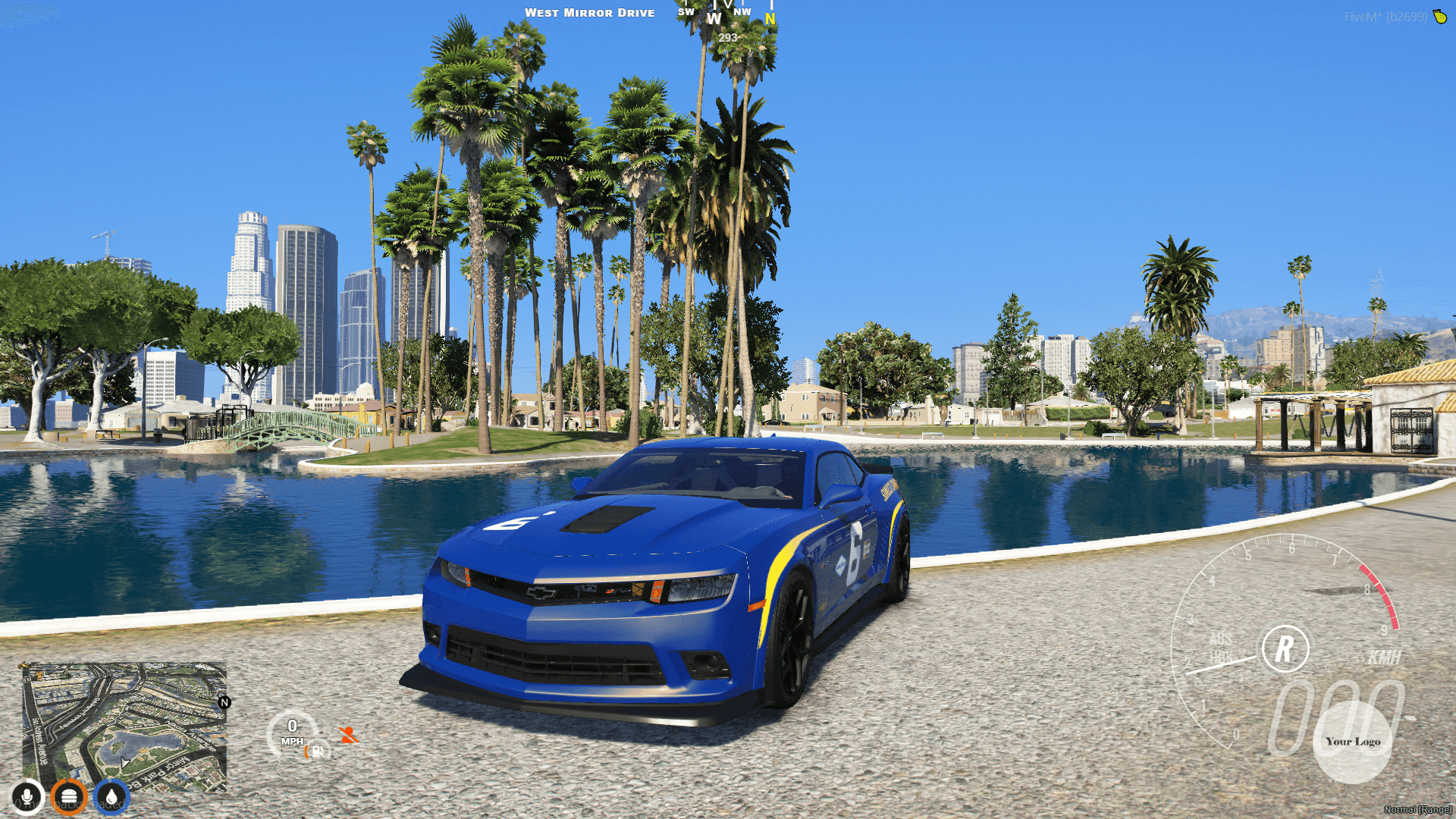Click the microphone voice icon
This screenshot has height=819, width=1456.
coord(27,797)
